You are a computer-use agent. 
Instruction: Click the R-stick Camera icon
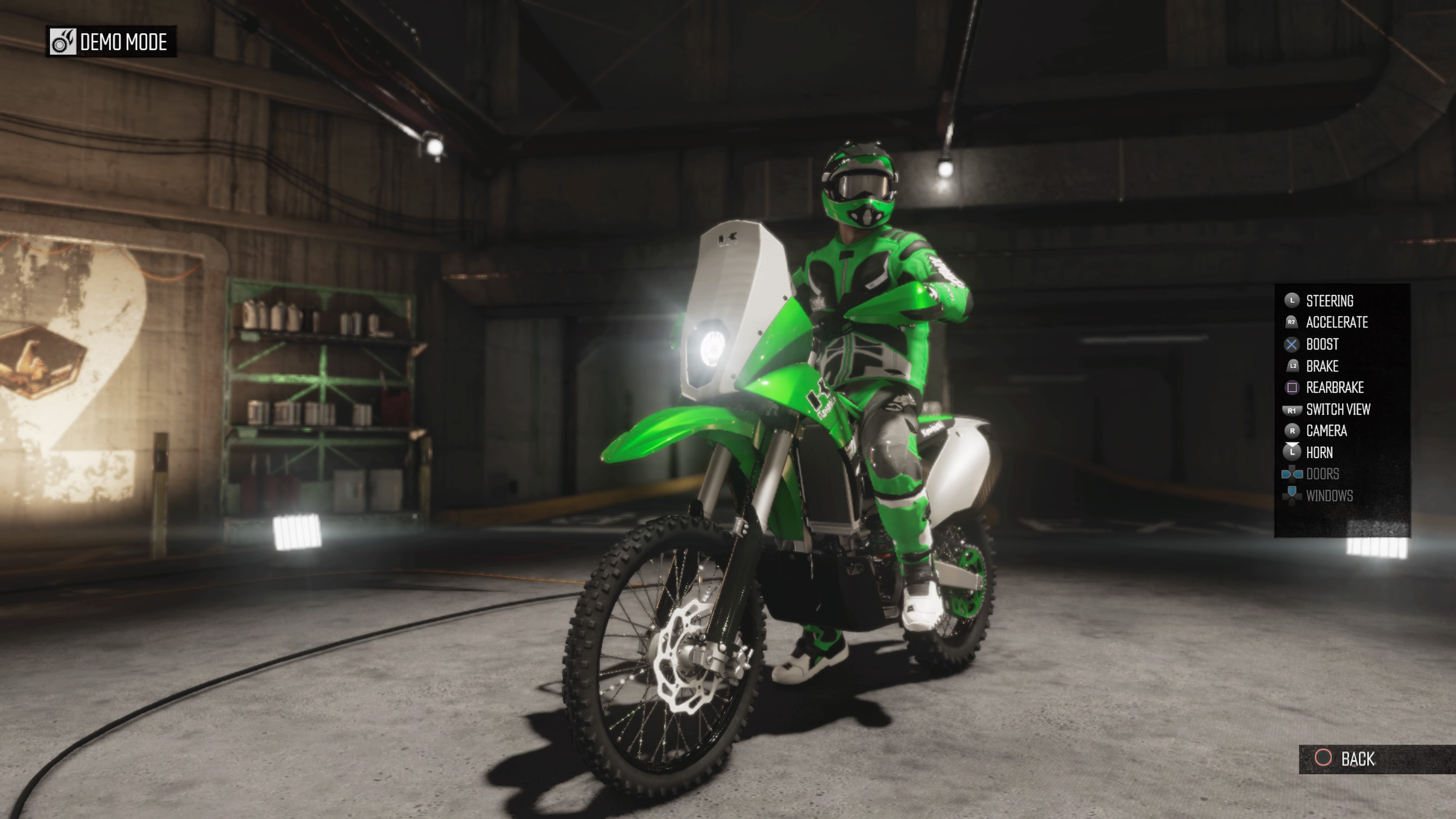[1293, 431]
